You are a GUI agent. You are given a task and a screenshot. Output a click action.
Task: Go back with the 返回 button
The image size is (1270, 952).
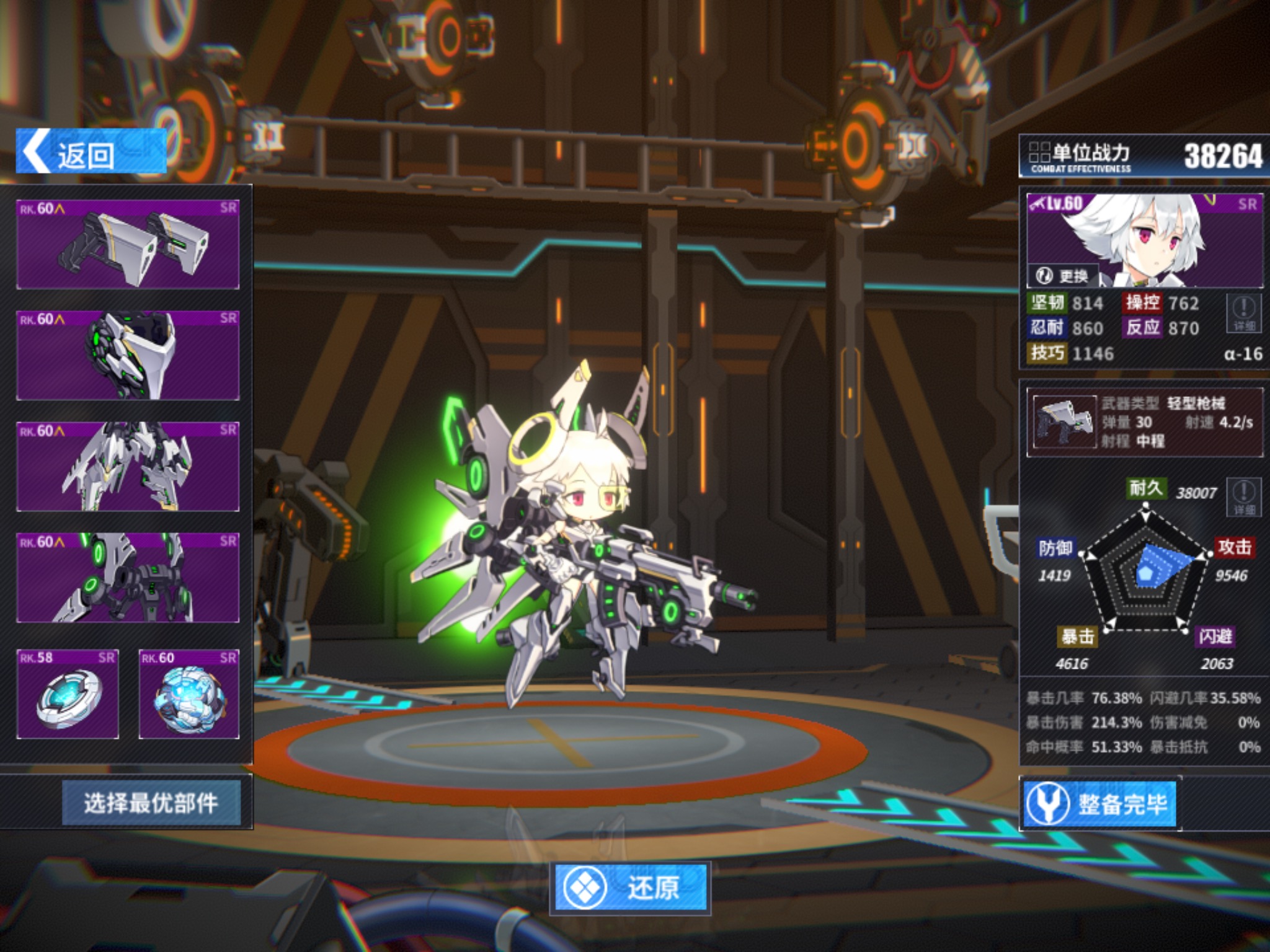click(91, 152)
